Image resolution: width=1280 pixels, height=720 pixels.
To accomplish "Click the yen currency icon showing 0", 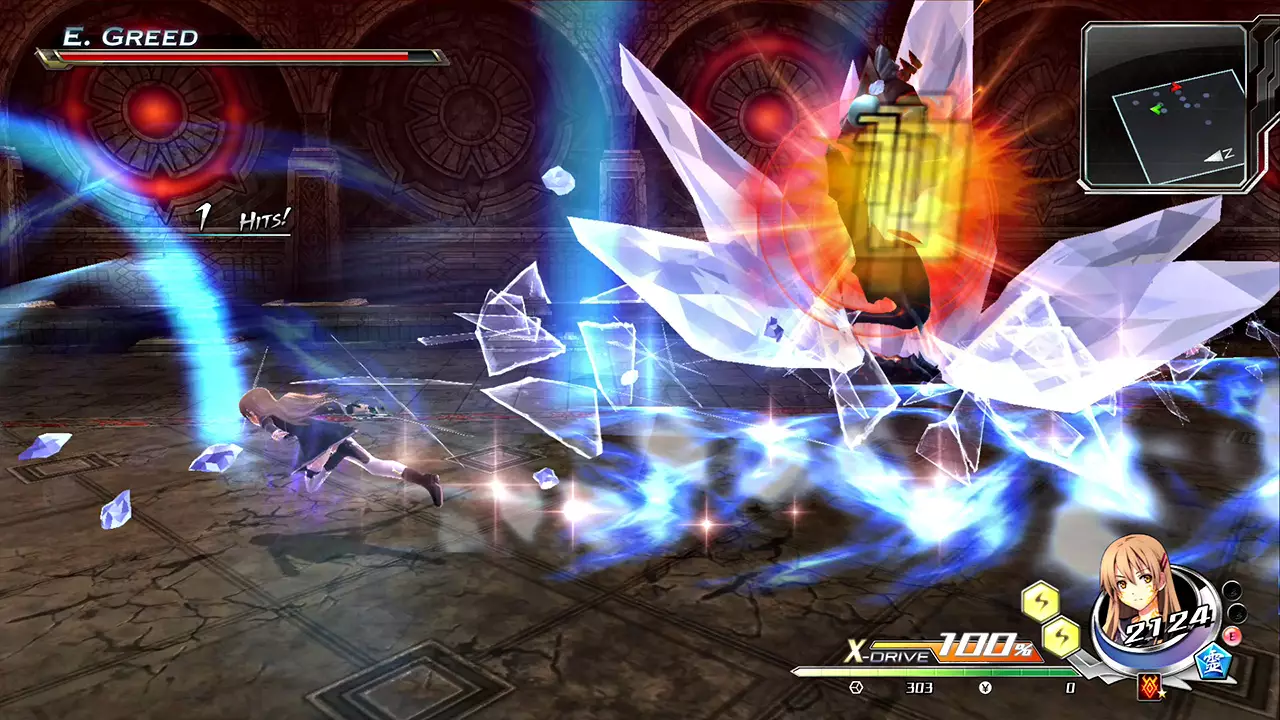I will pos(986,688).
